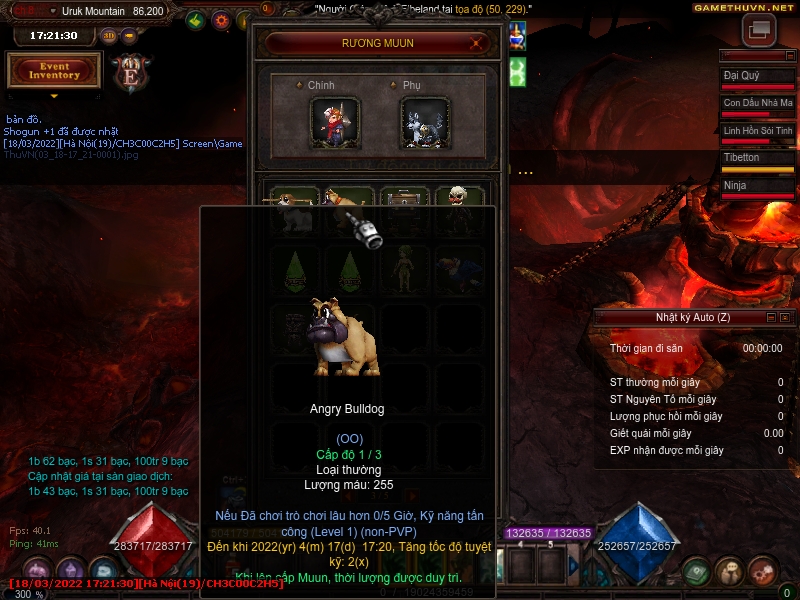
Task: Click the potion buff icon beside Muun window
Action: tap(517, 36)
